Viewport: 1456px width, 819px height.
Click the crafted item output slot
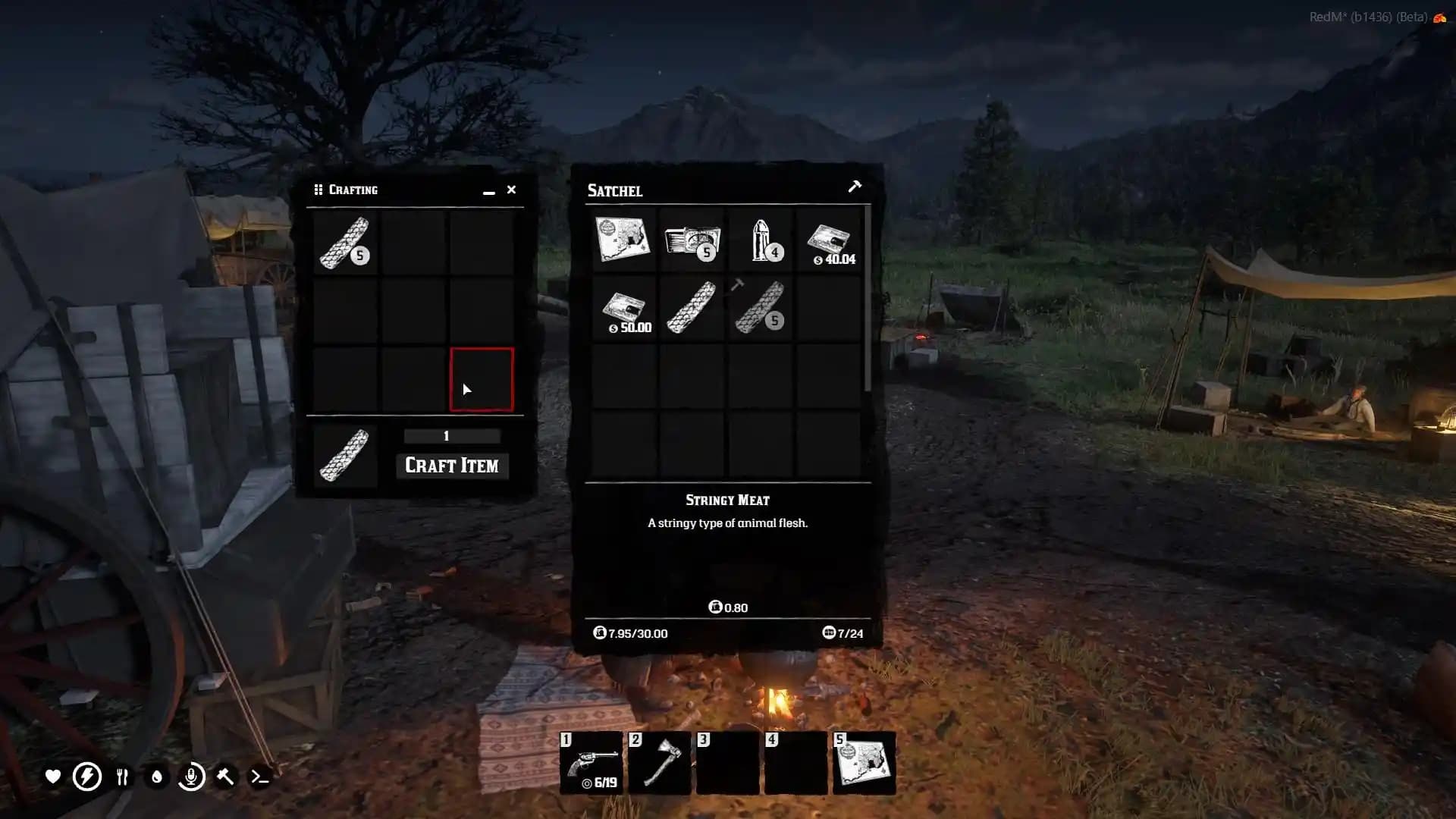pyautogui.click(x=345, y=456)
